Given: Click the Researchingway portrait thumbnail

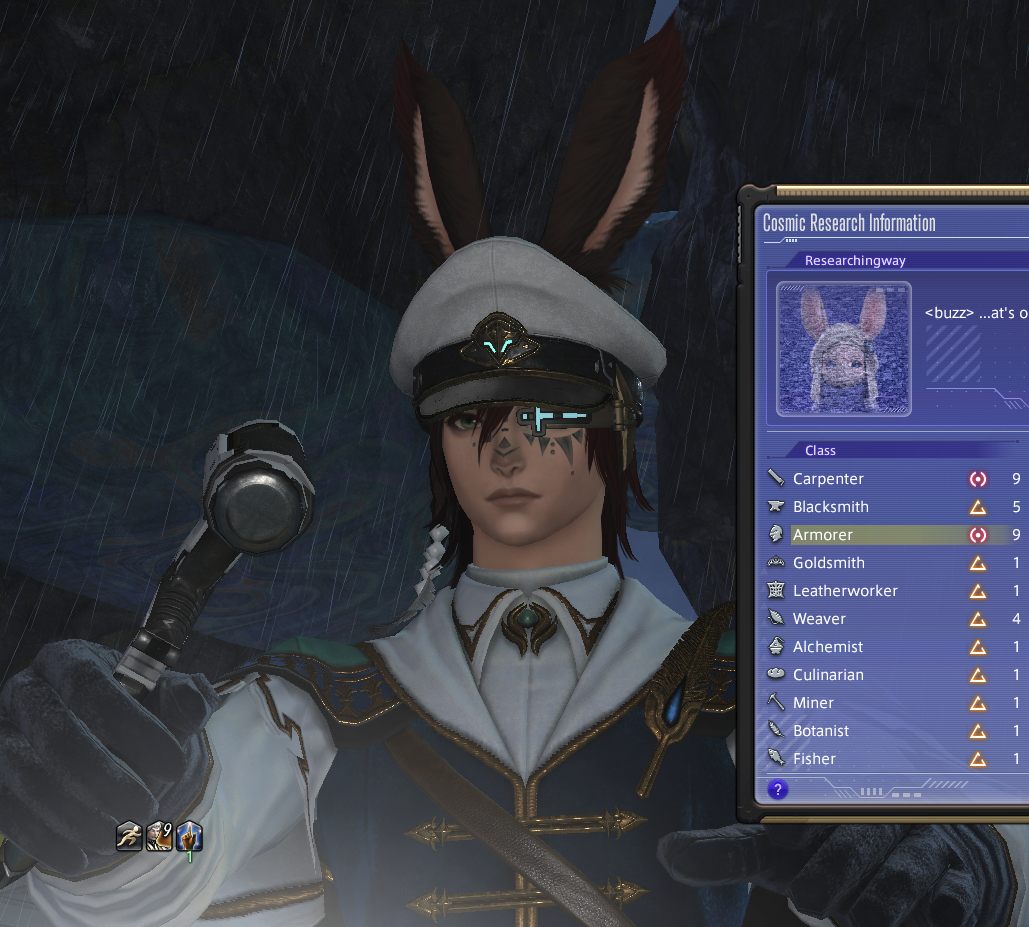Looking at the screenshot, I should click(x=844, y=349).
